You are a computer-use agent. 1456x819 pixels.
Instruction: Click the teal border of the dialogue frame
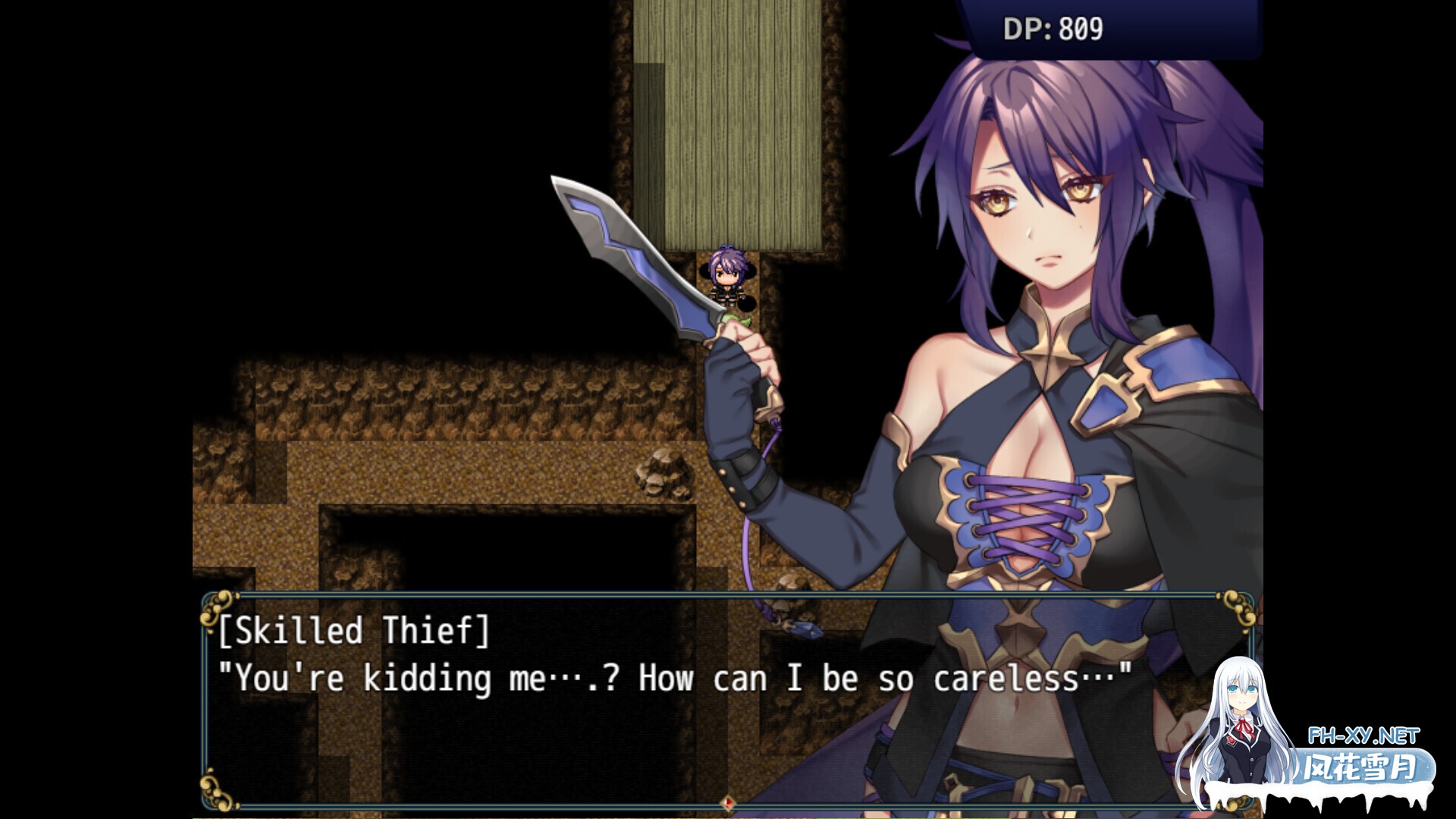pos(728,598)
